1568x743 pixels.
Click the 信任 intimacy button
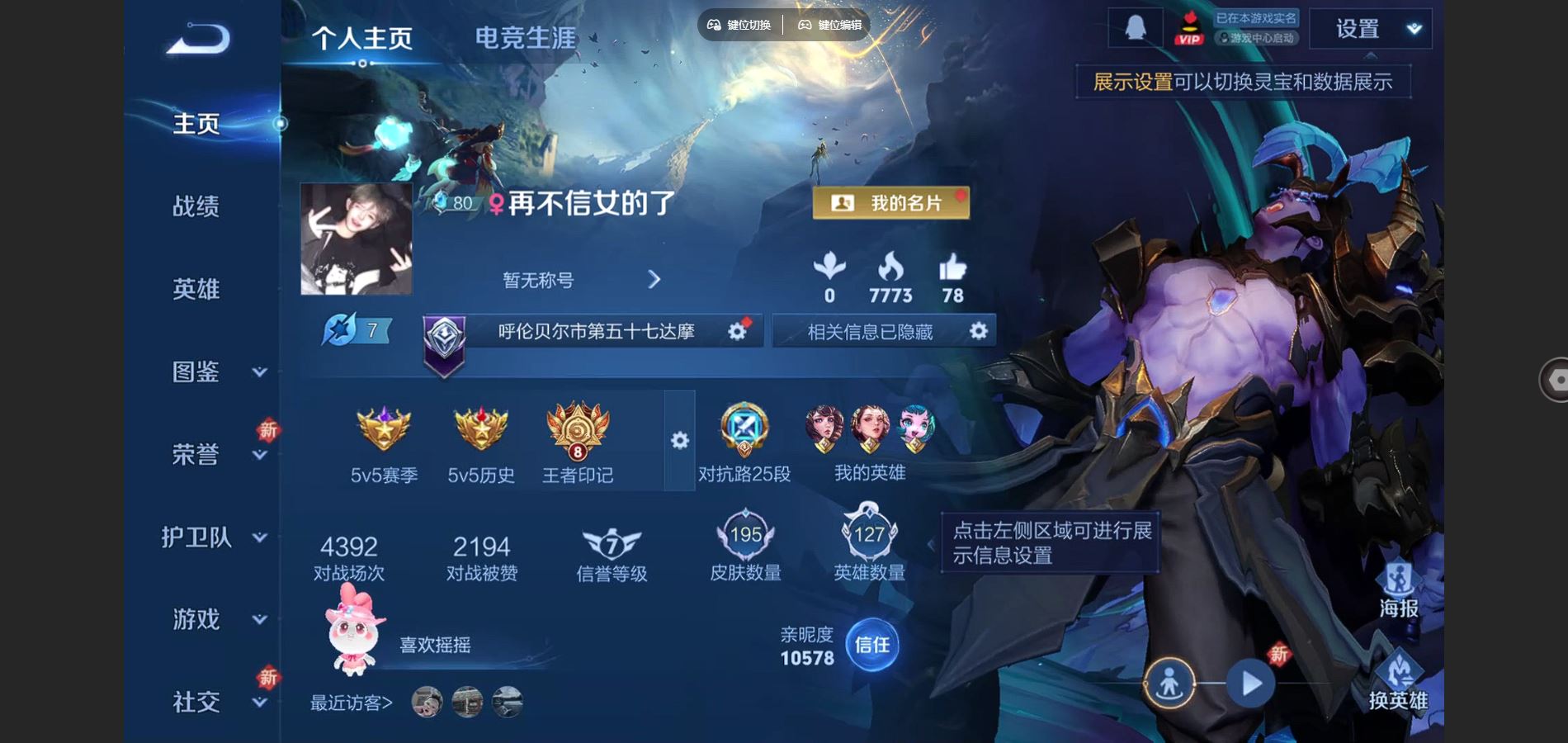click(x=872, y=645)
